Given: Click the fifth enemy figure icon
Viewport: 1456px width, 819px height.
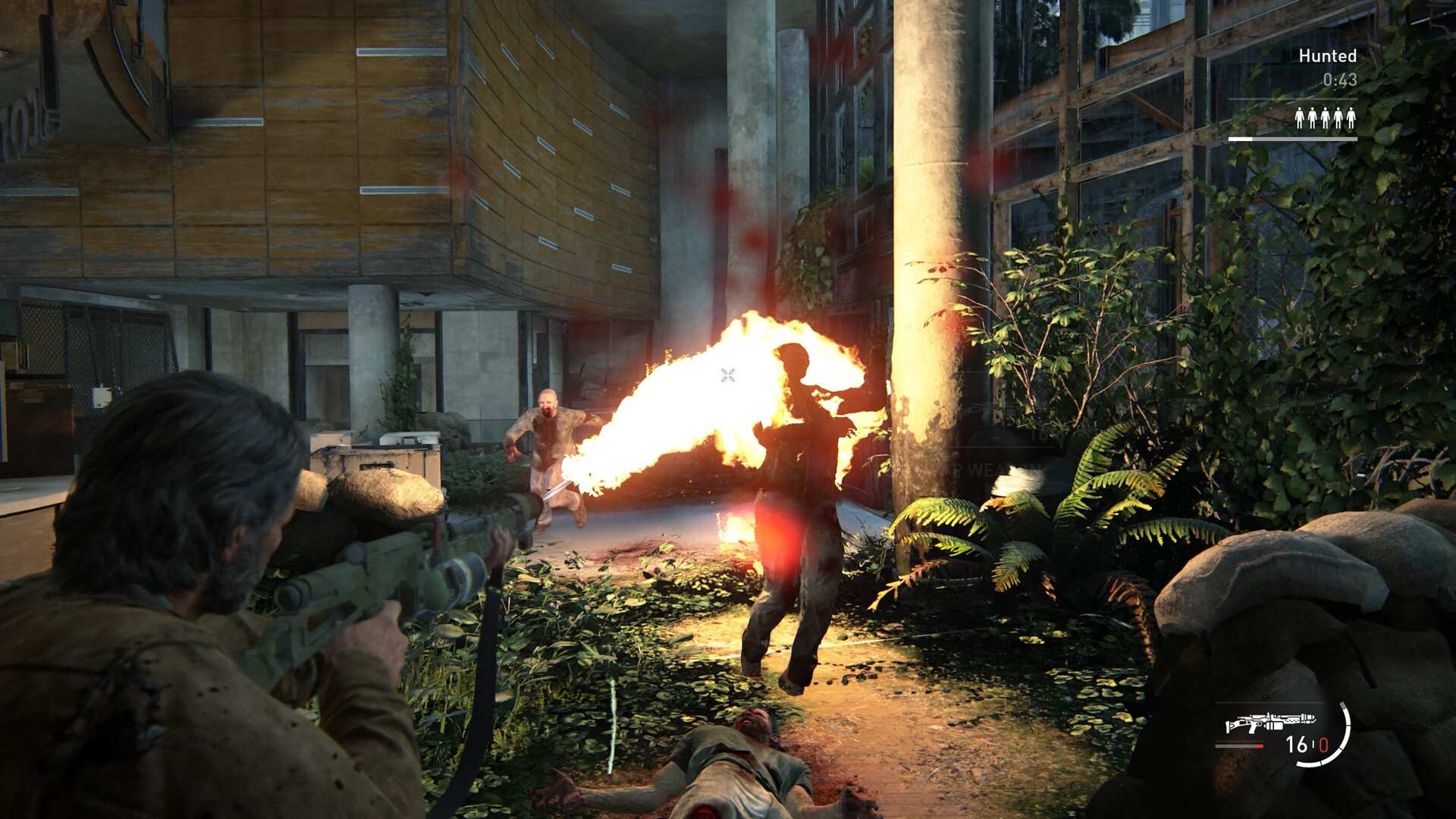Looking at the screenshot, I should [x=1351, y=119].
